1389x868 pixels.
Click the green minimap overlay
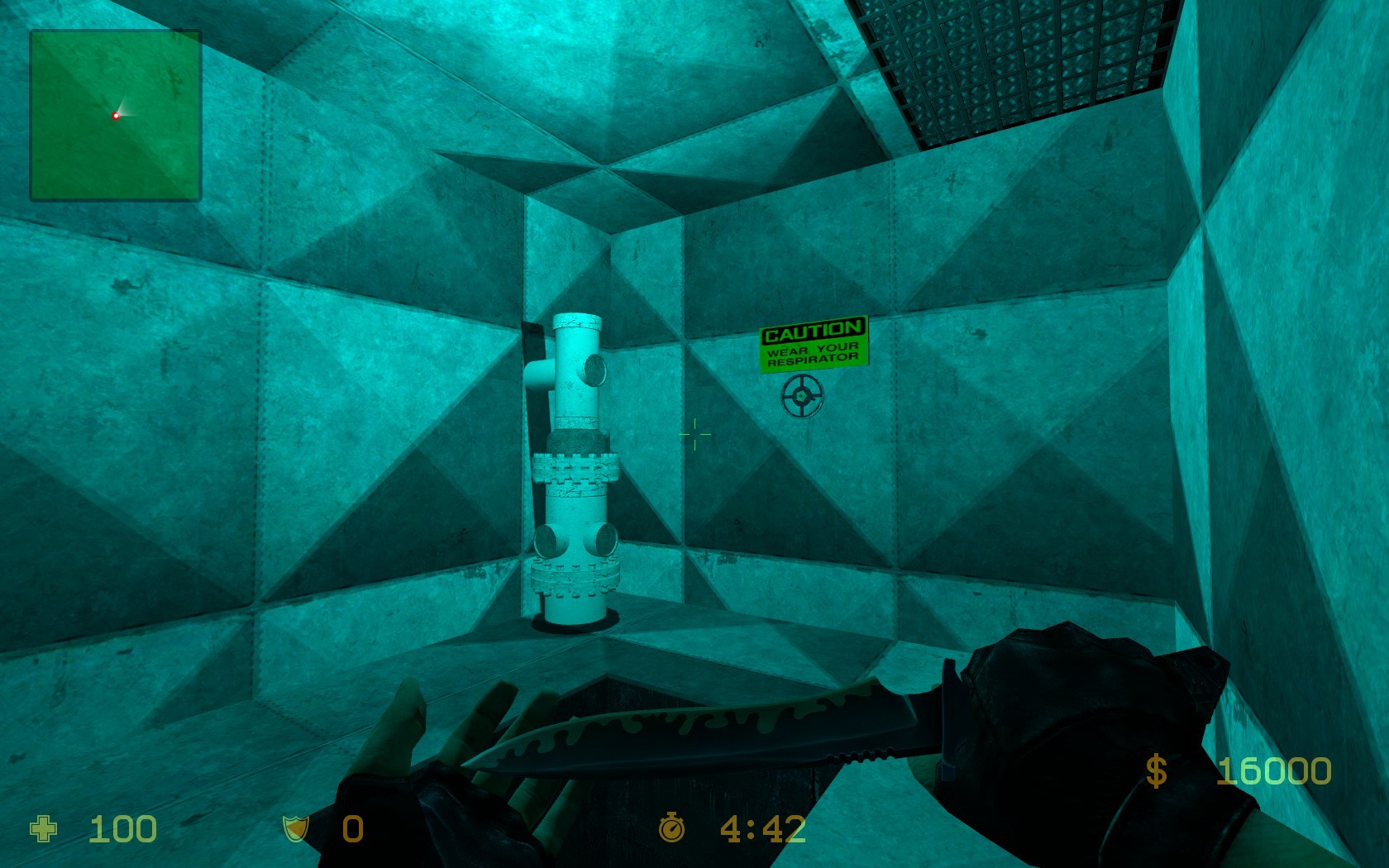point(115,115)
